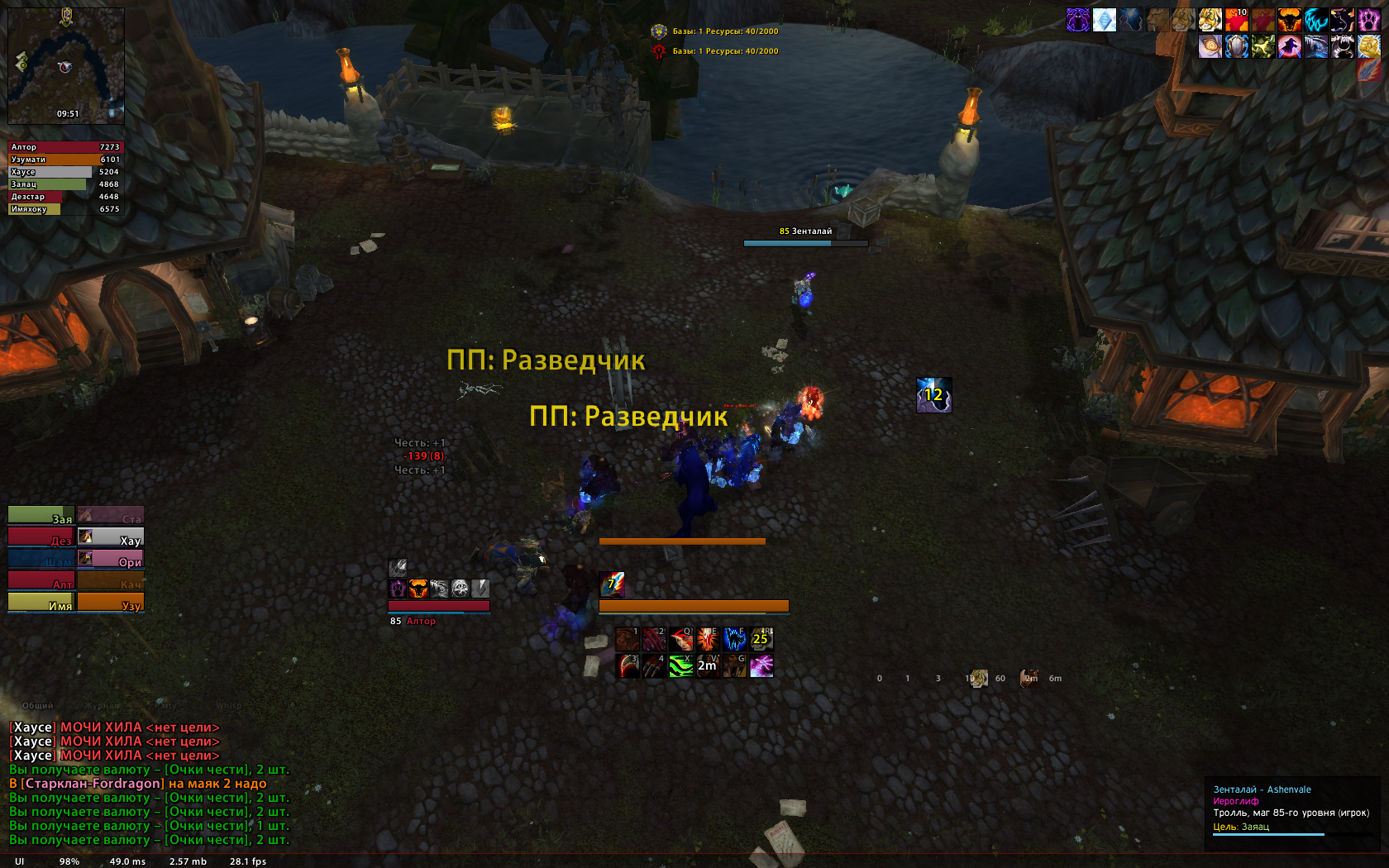Select the pink Ори raid frame
The height and width of the screenshot is (868, 1389).
click(x=111, y=559)
